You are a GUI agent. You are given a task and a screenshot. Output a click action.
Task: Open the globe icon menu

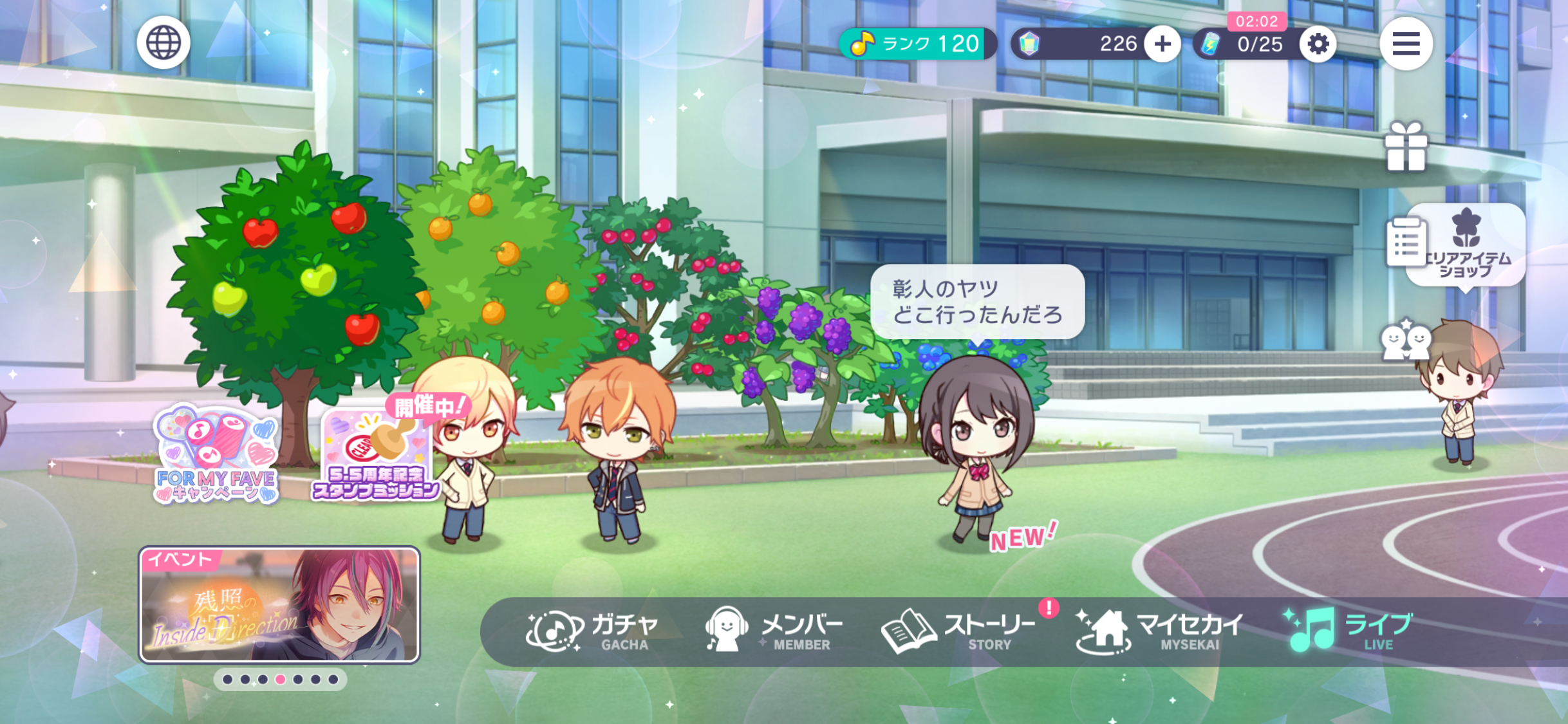tap(163, 43)
